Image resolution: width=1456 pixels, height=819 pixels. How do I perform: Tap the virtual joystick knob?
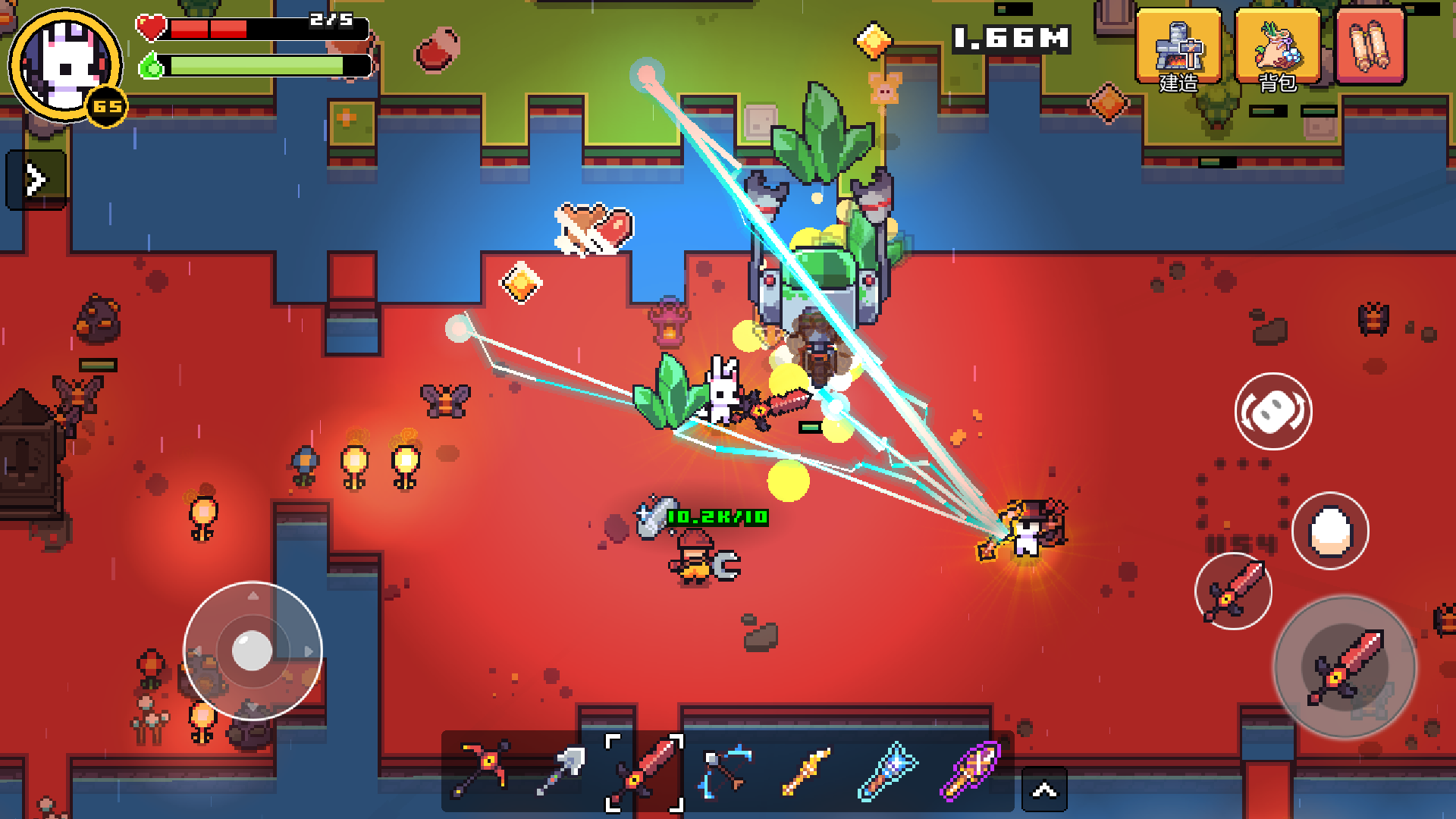tap(253, 651)
